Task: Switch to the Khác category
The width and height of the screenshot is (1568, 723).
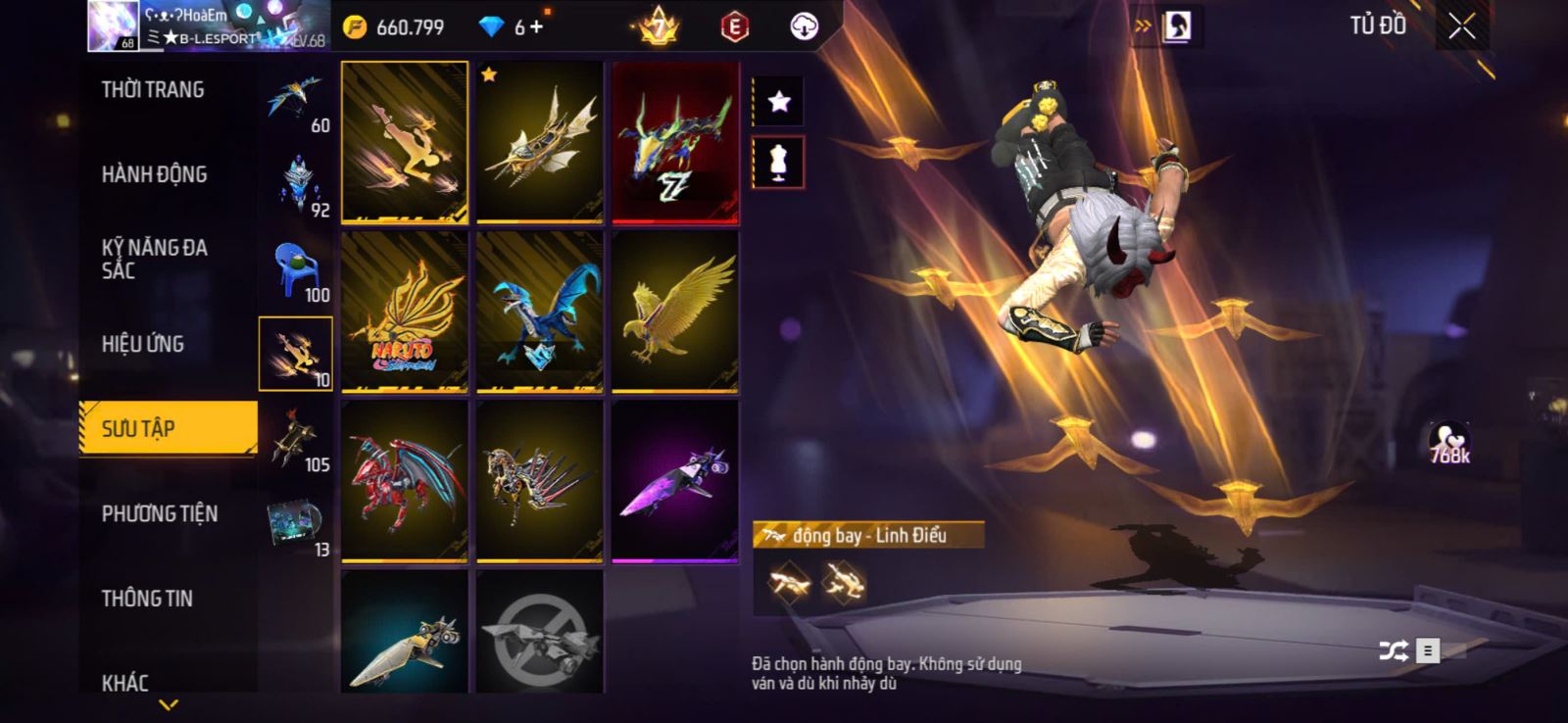Action: click(x=125, y=682)
